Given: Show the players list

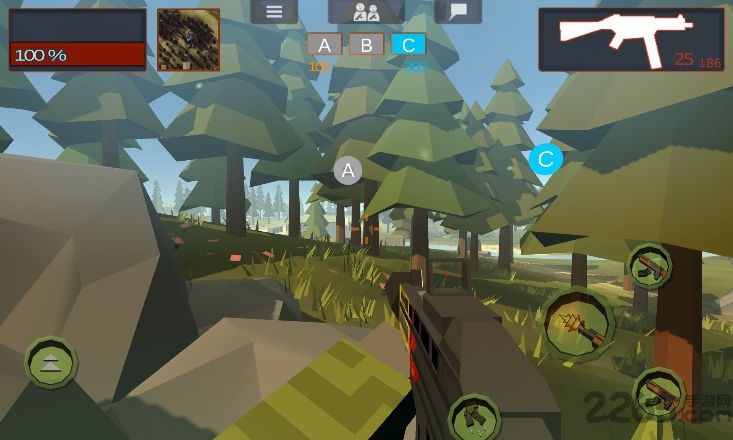Looking at the screenshot, I should point(366,12).
